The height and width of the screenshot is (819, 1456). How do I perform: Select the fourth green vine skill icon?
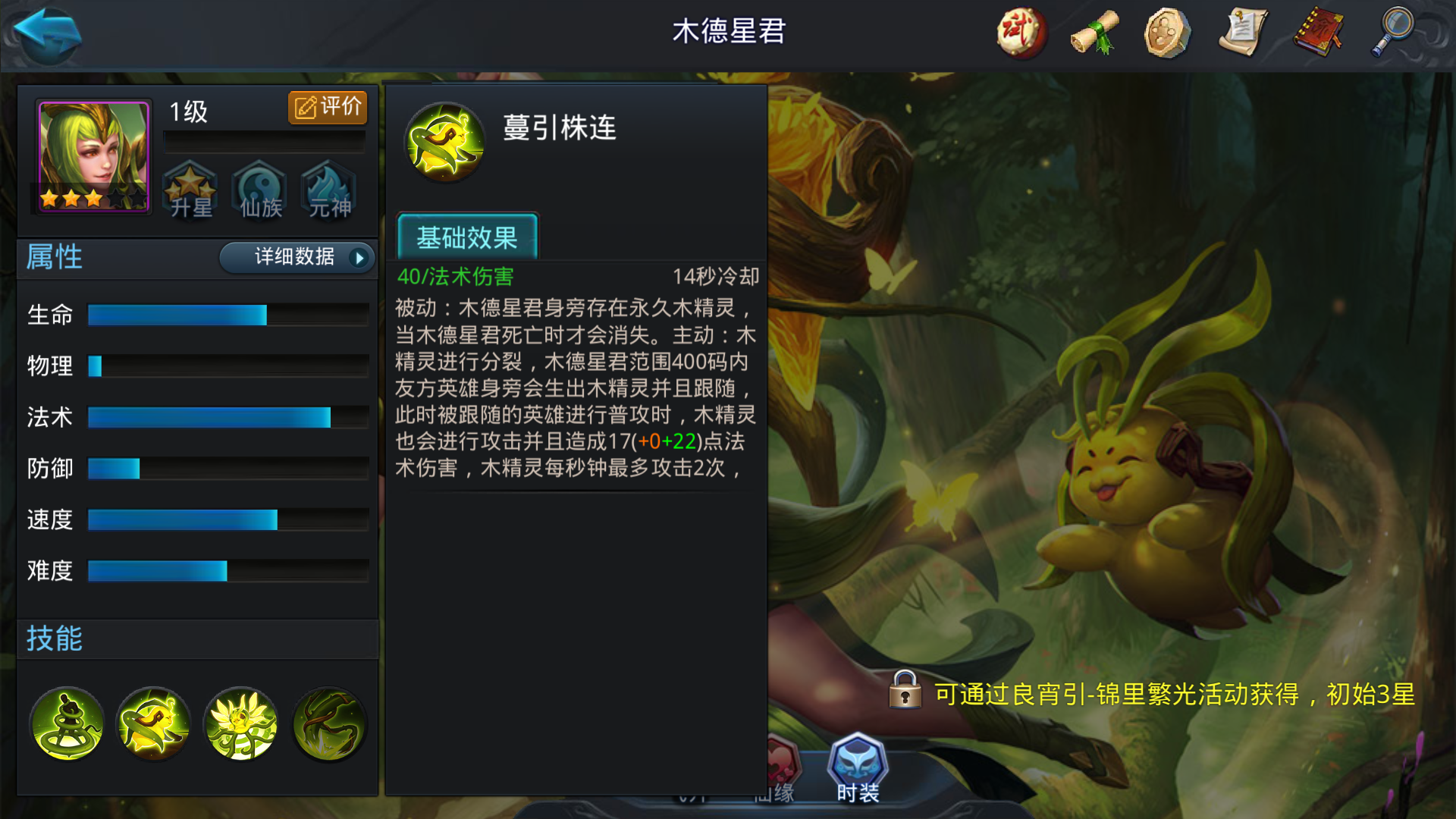coord(329,724)
